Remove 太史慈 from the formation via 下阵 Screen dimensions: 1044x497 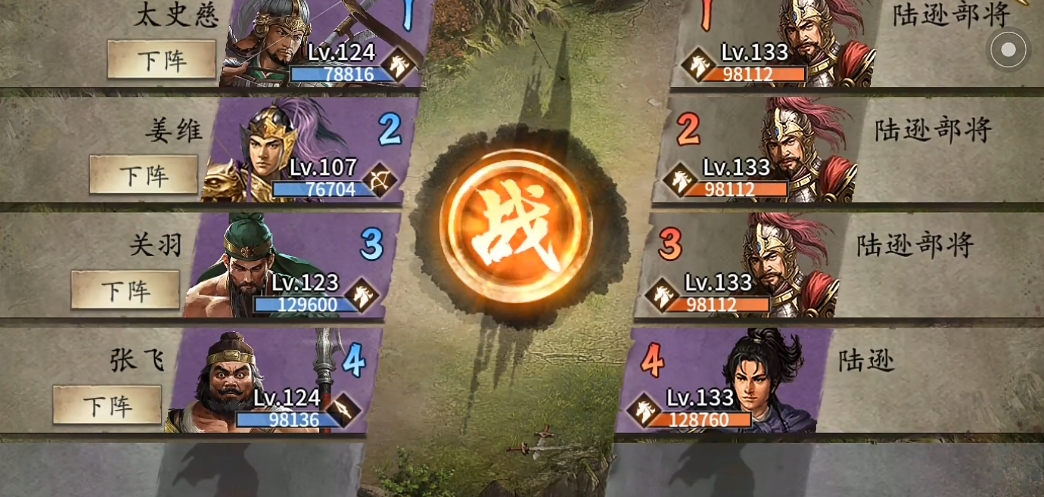coord(161,60)
